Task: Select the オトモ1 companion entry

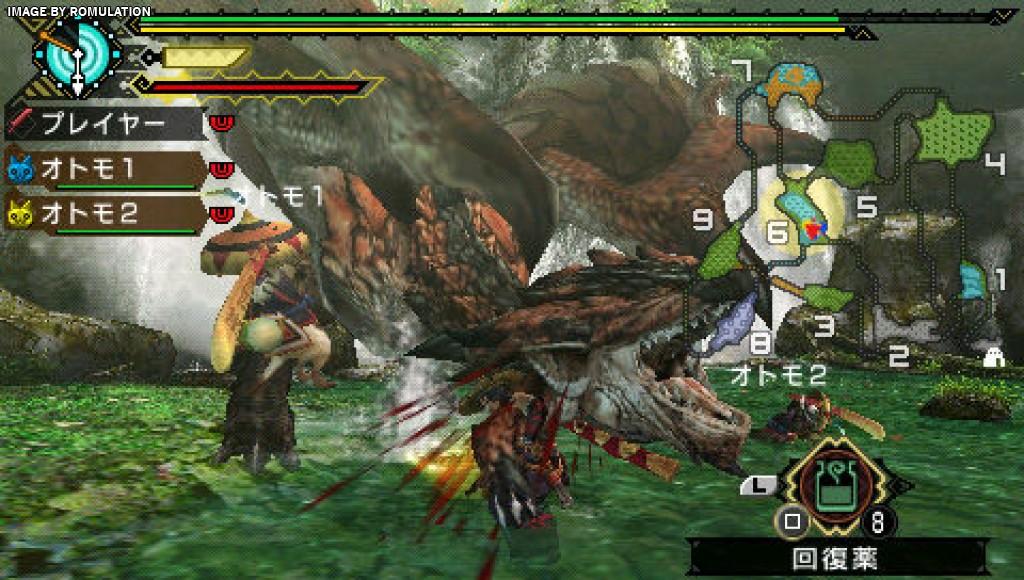Action: click(x=104, y=168)
